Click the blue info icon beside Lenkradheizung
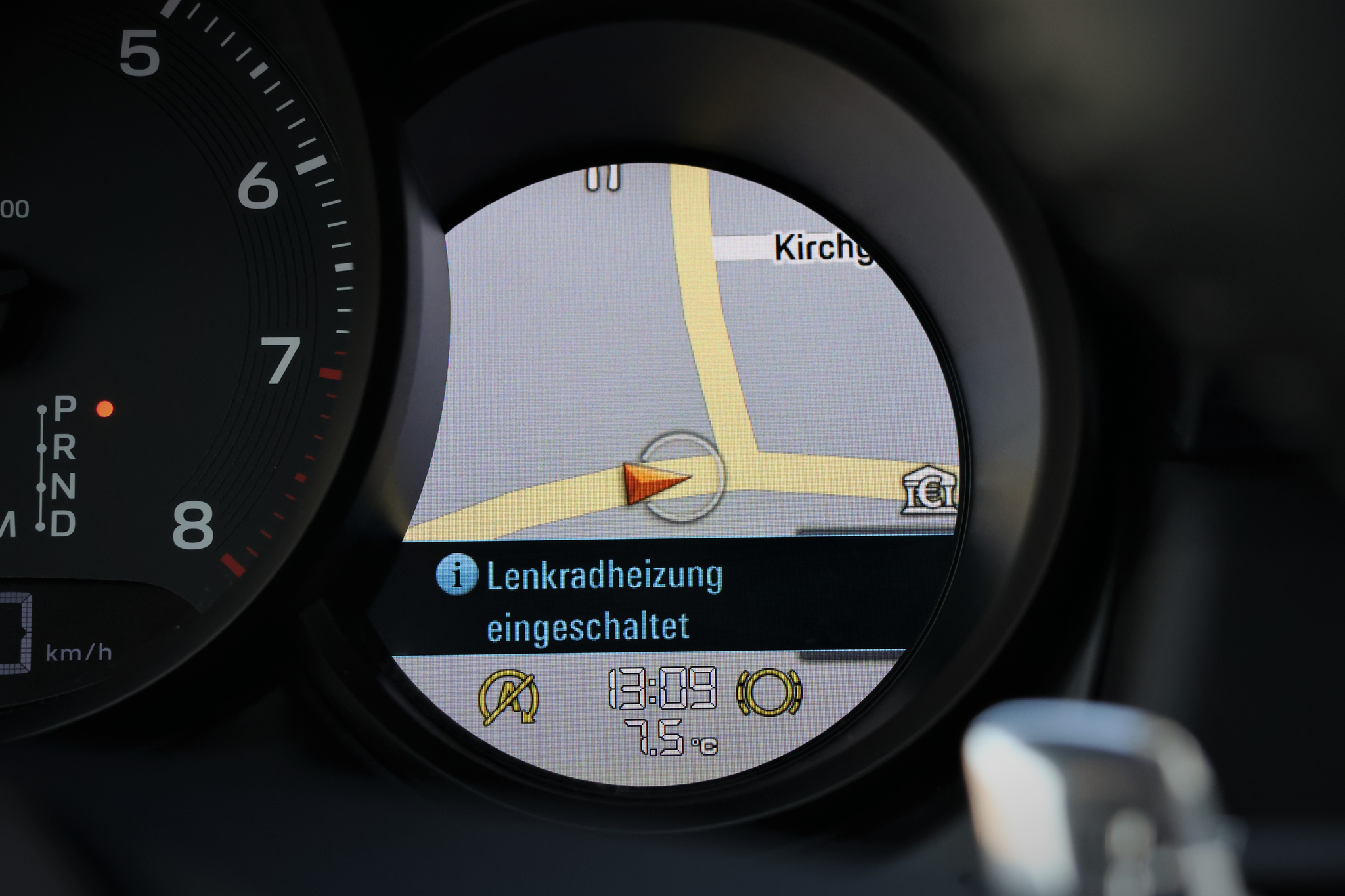 coord(456,574)
